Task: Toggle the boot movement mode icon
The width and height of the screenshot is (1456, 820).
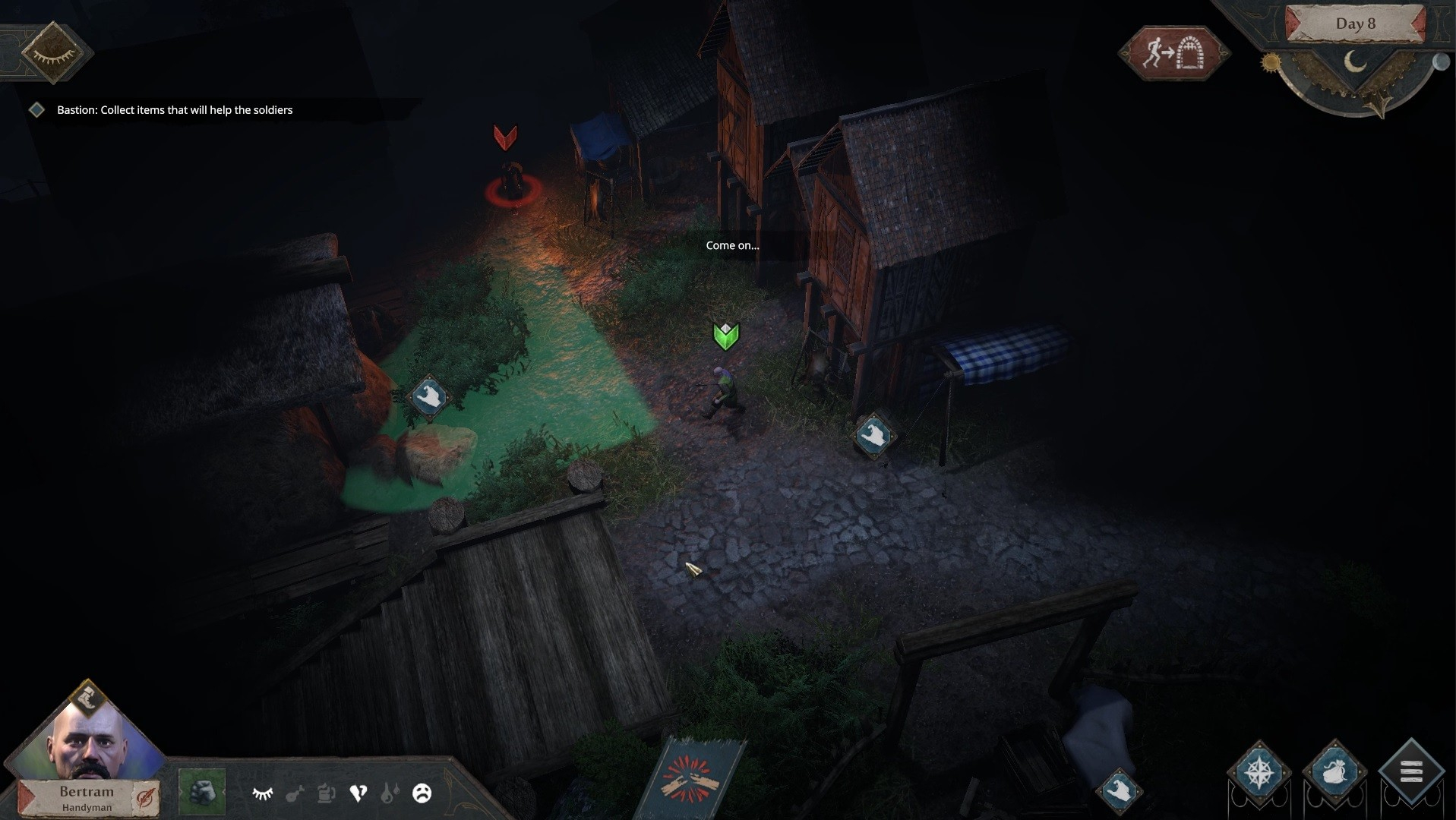Action: click(x=88, y=697)
